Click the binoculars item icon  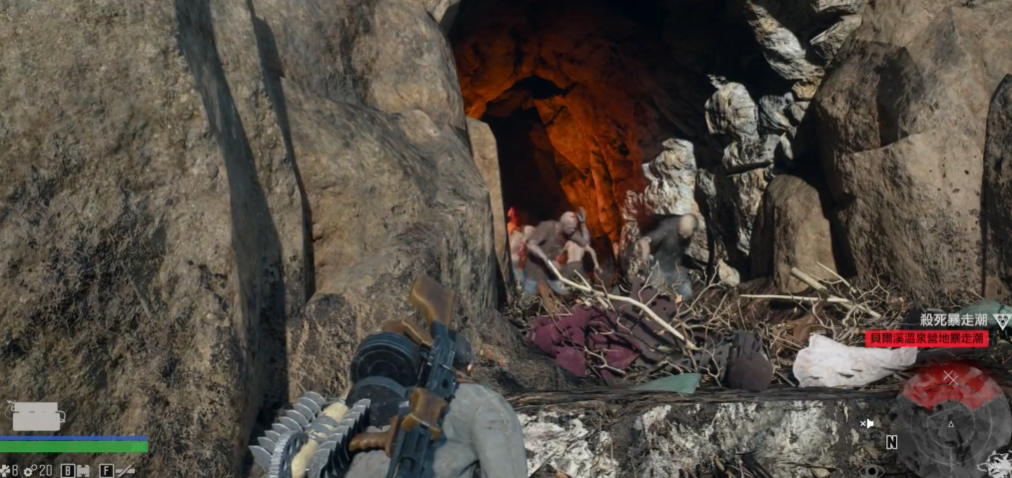click(x=81, y=469)
